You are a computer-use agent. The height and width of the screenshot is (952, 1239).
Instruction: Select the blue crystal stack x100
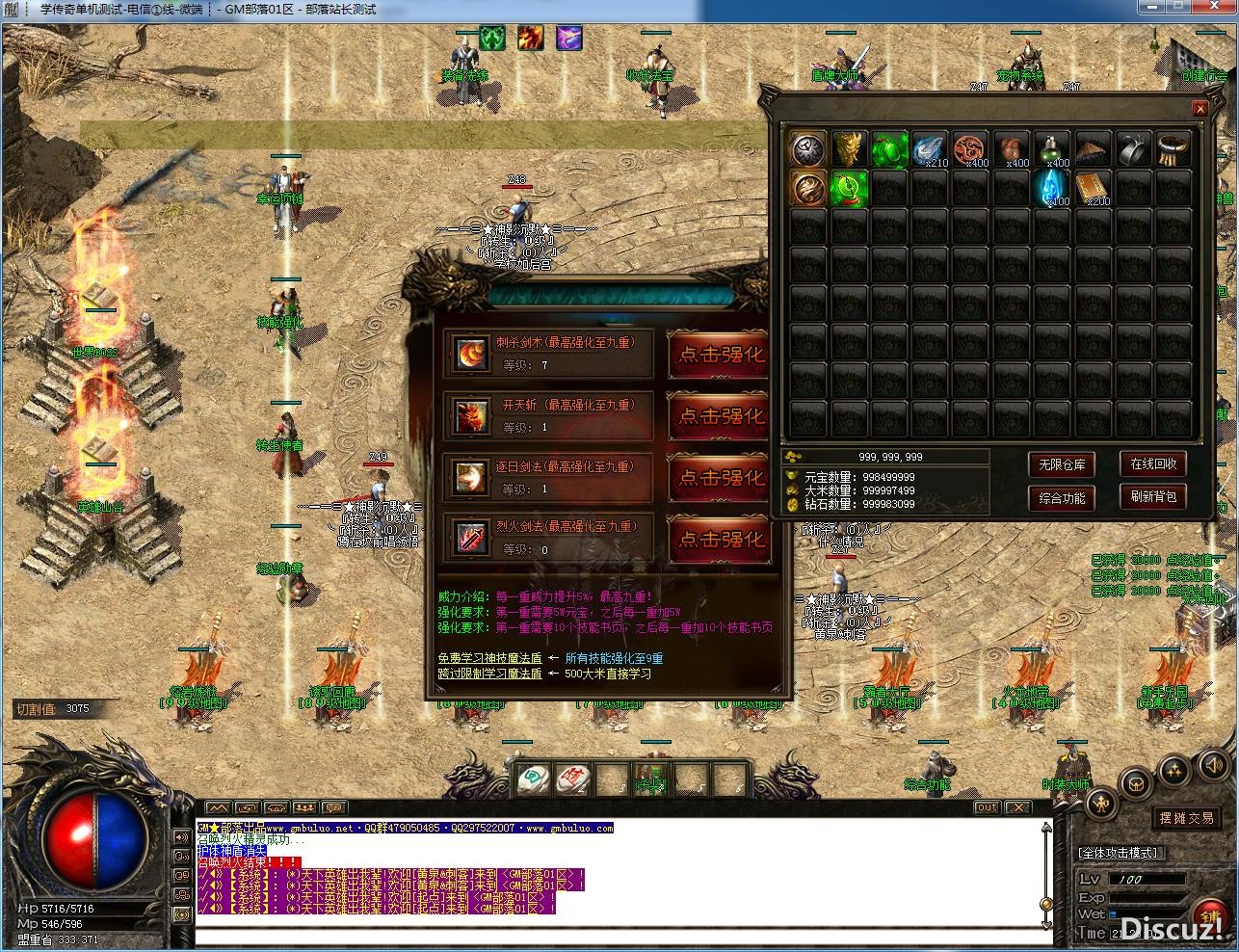[x=1052, y=188]
